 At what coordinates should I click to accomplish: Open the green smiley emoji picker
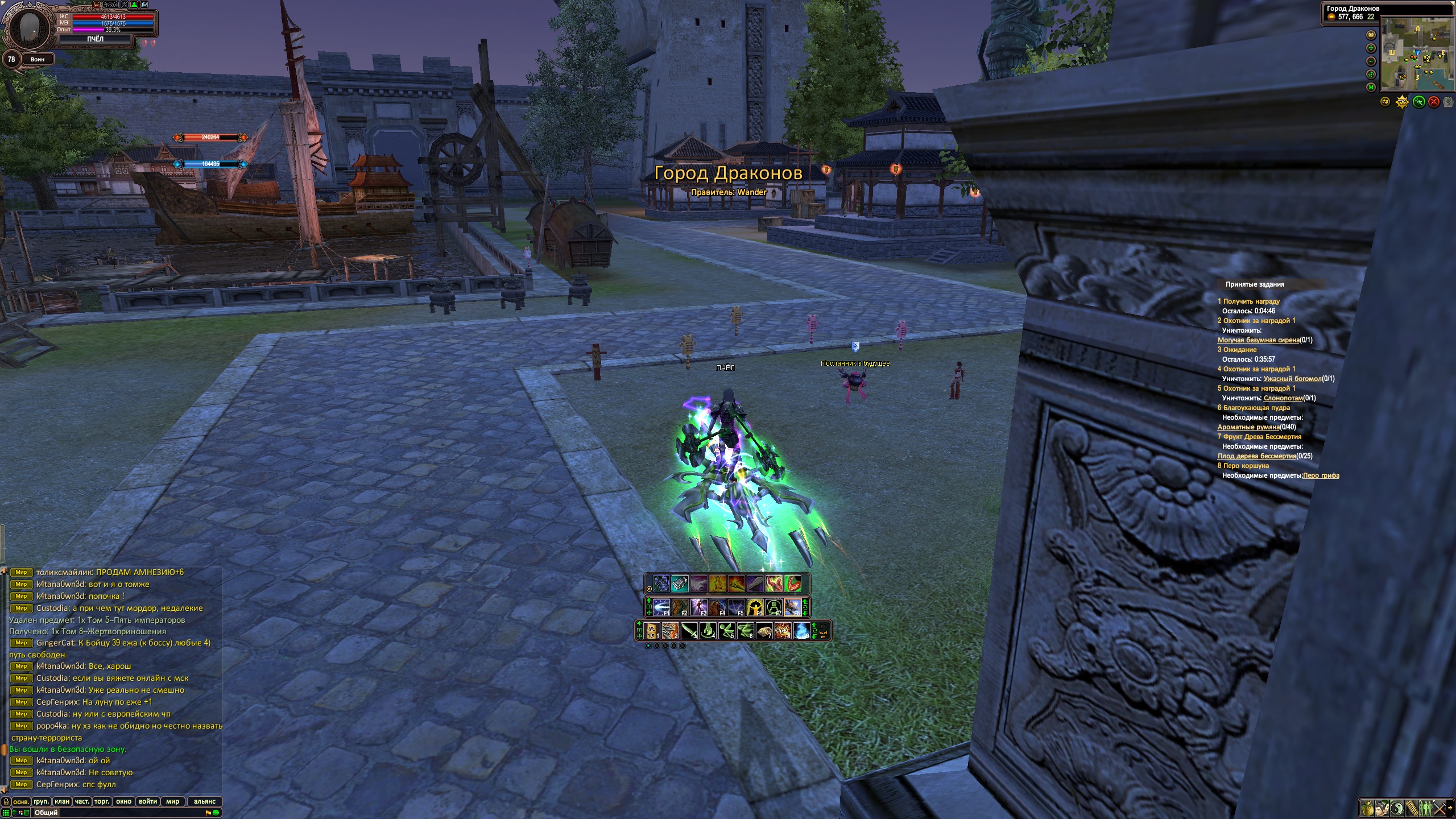[x=216, y=813]
